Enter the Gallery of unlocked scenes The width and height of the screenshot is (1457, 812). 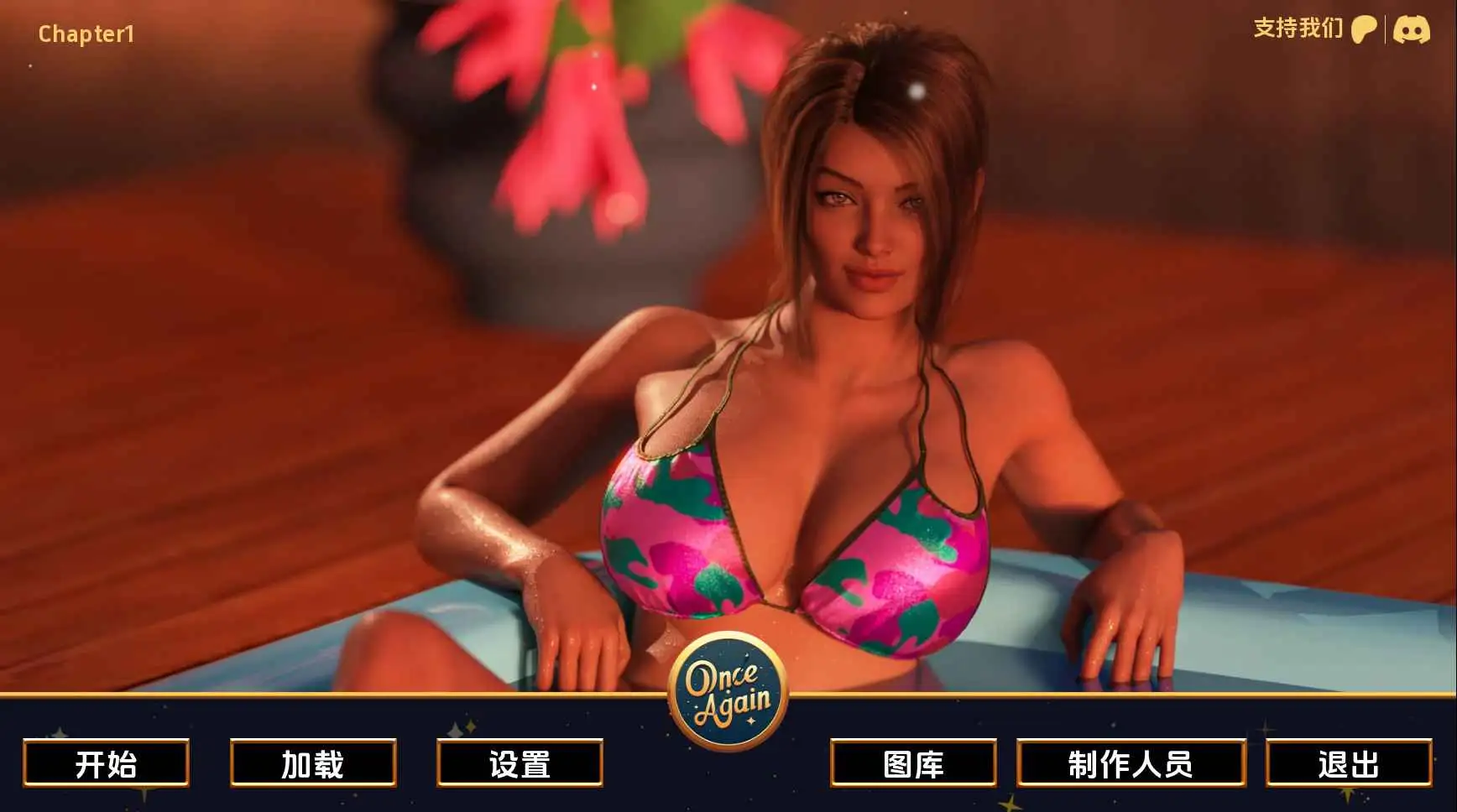pyautogui.click(x=914, y=764)
